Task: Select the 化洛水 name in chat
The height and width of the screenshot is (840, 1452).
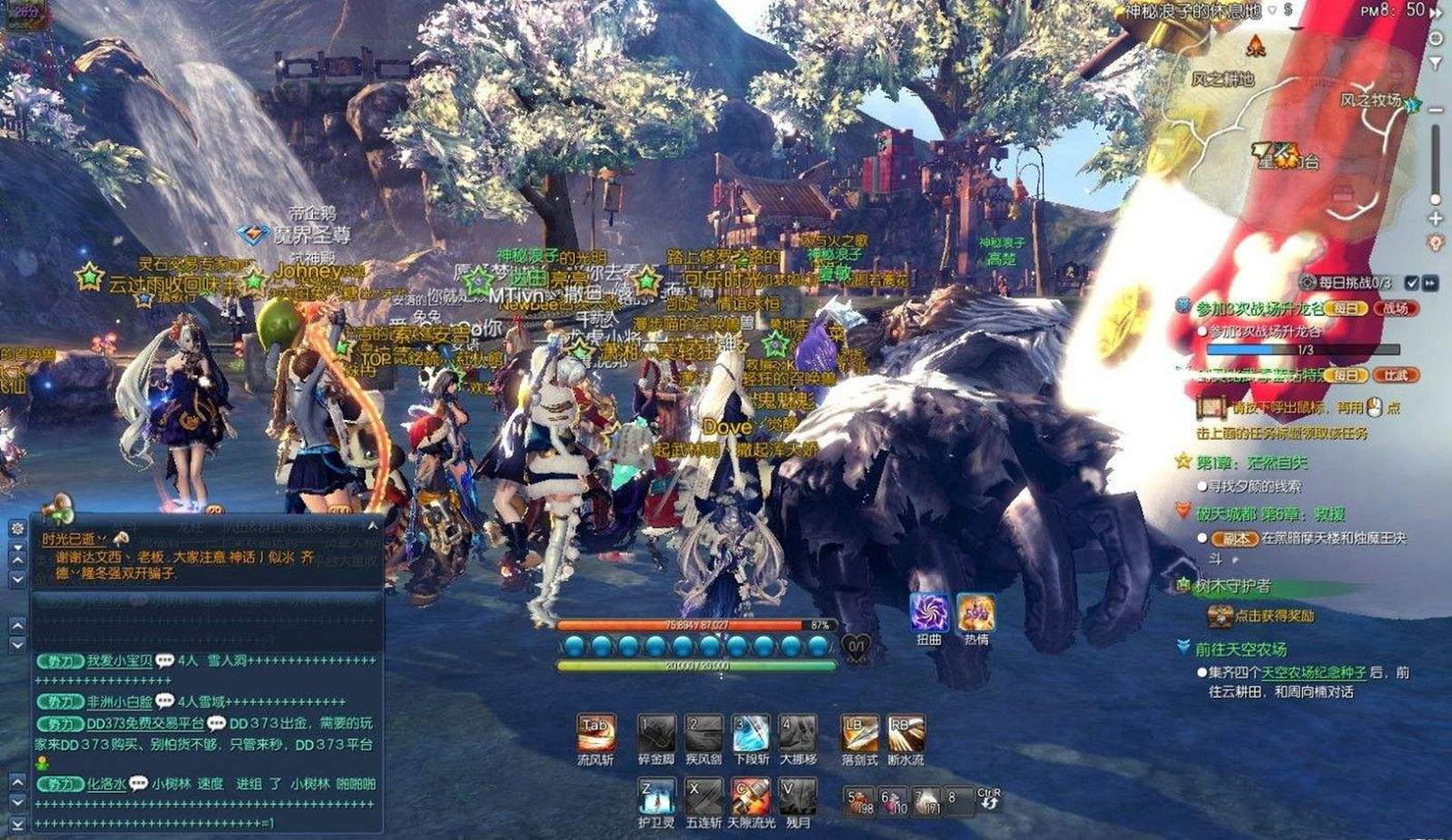Action: click(106, 784)
